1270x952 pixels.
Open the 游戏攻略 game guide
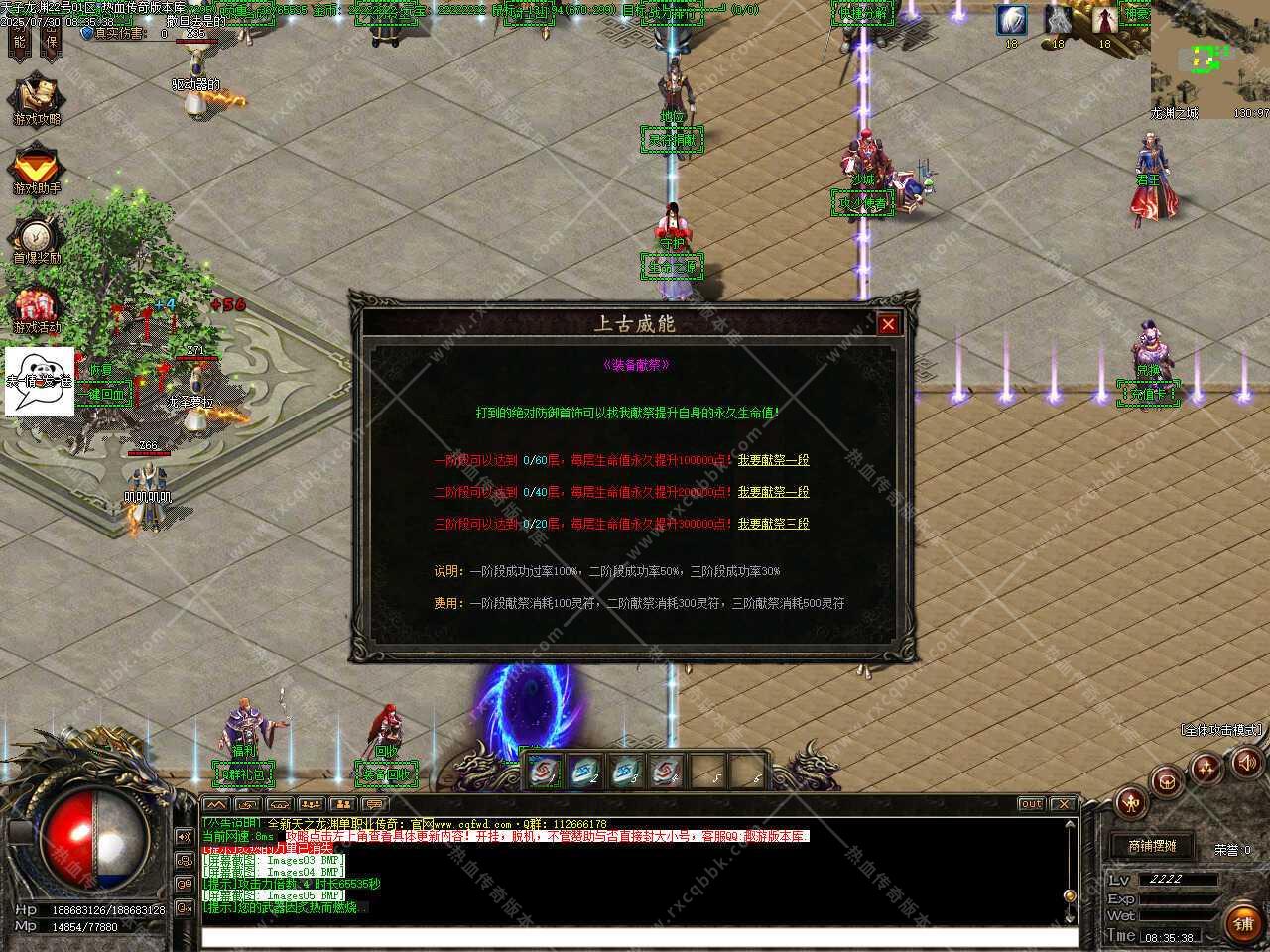[x=36, y=100]
